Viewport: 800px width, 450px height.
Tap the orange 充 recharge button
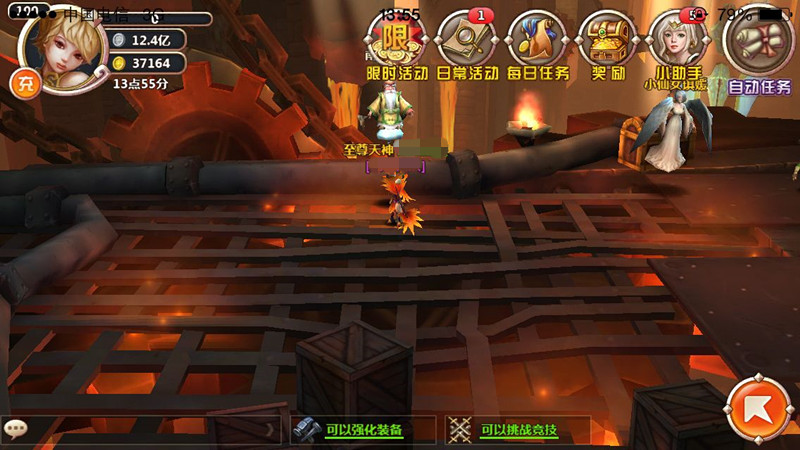pyautogui.click(x=22, y=84)
